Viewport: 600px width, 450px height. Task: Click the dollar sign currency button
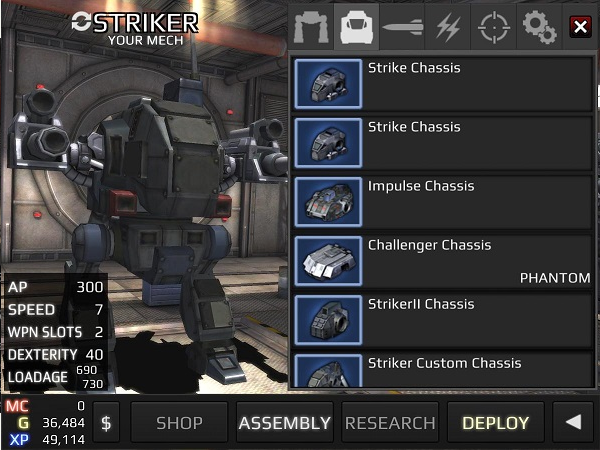click(x=106, y=423)
